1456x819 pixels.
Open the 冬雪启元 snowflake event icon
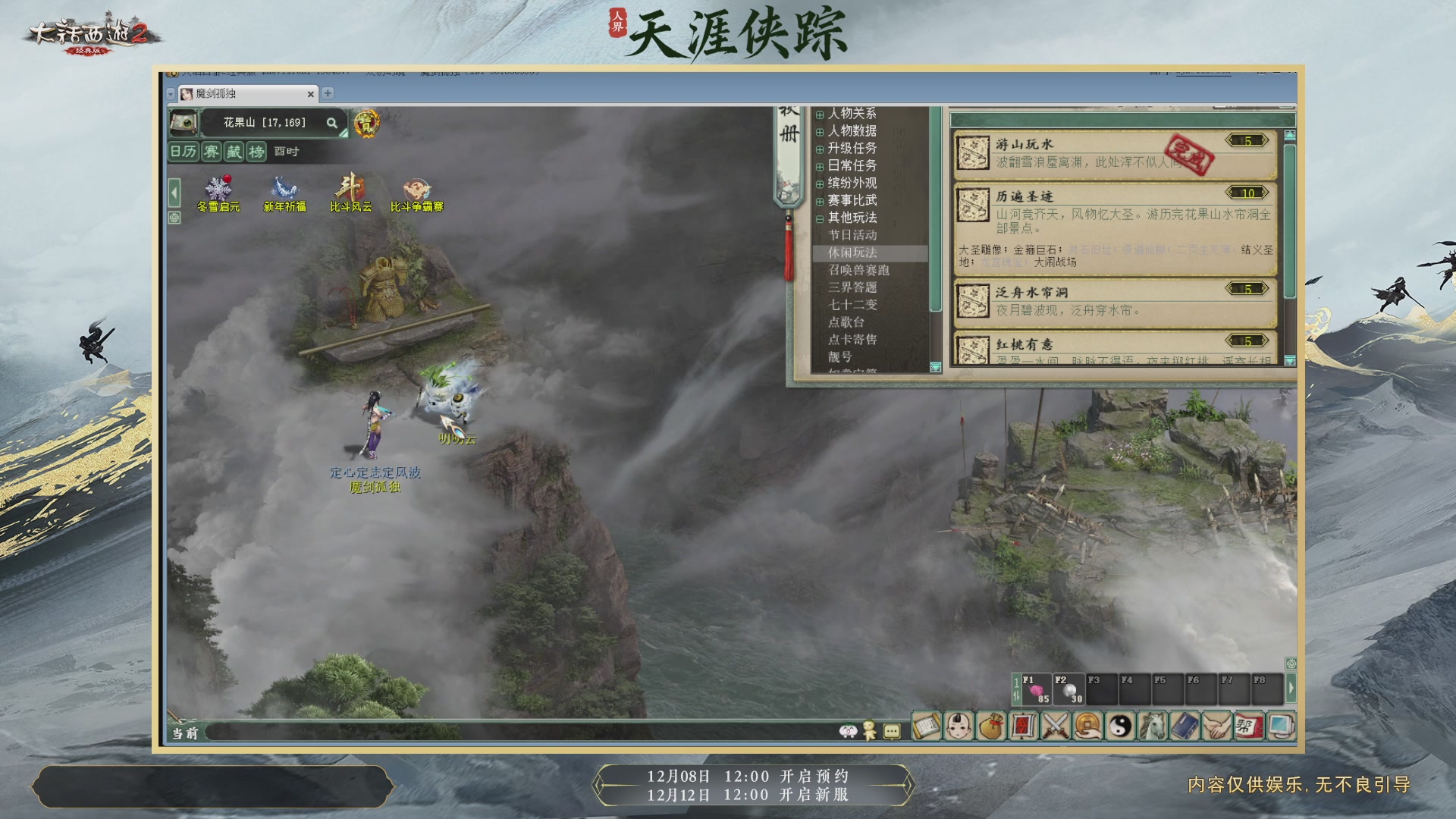click(218, 192)
